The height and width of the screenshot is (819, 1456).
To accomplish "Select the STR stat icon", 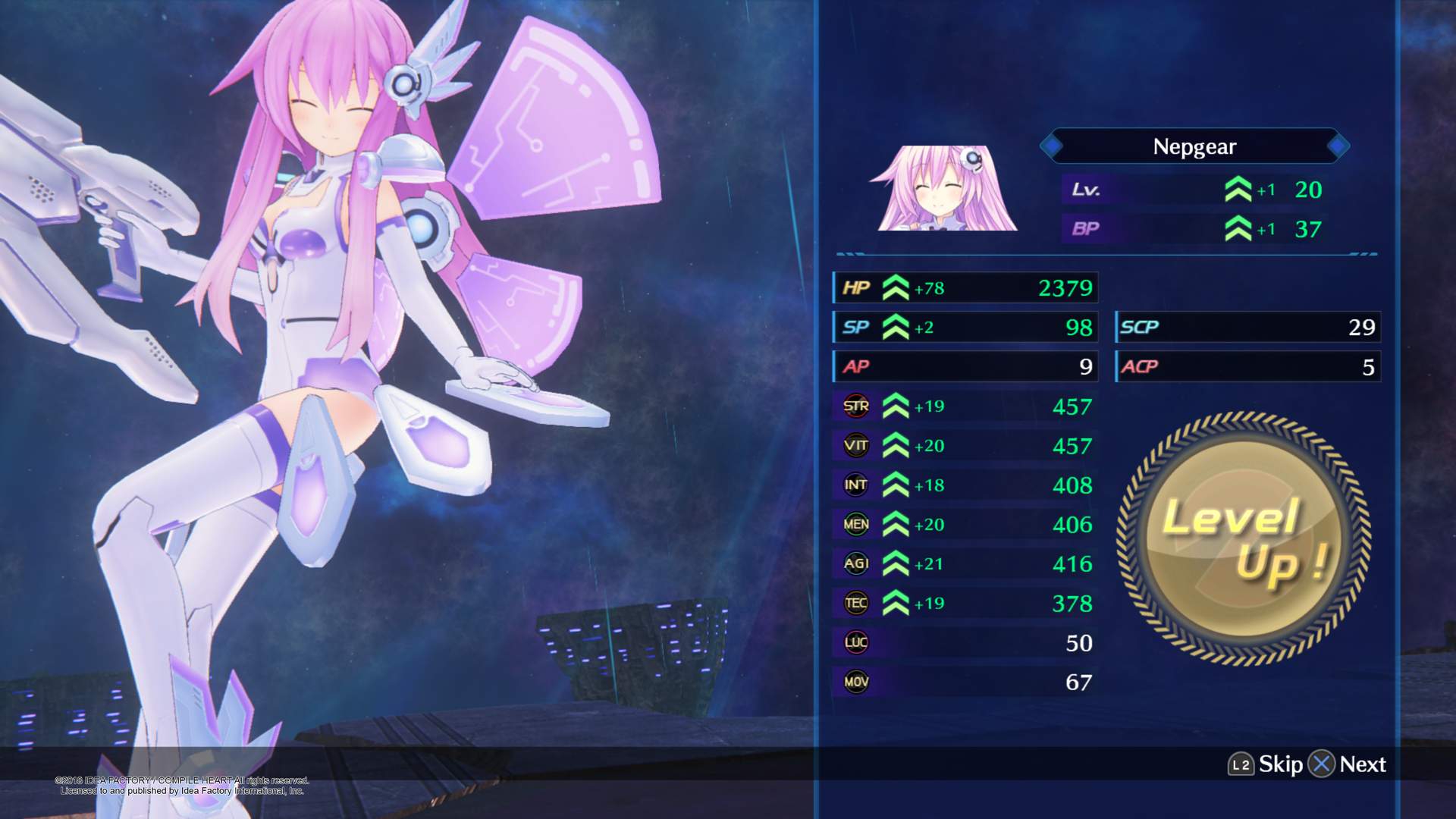I will click(x=855, y=406).
